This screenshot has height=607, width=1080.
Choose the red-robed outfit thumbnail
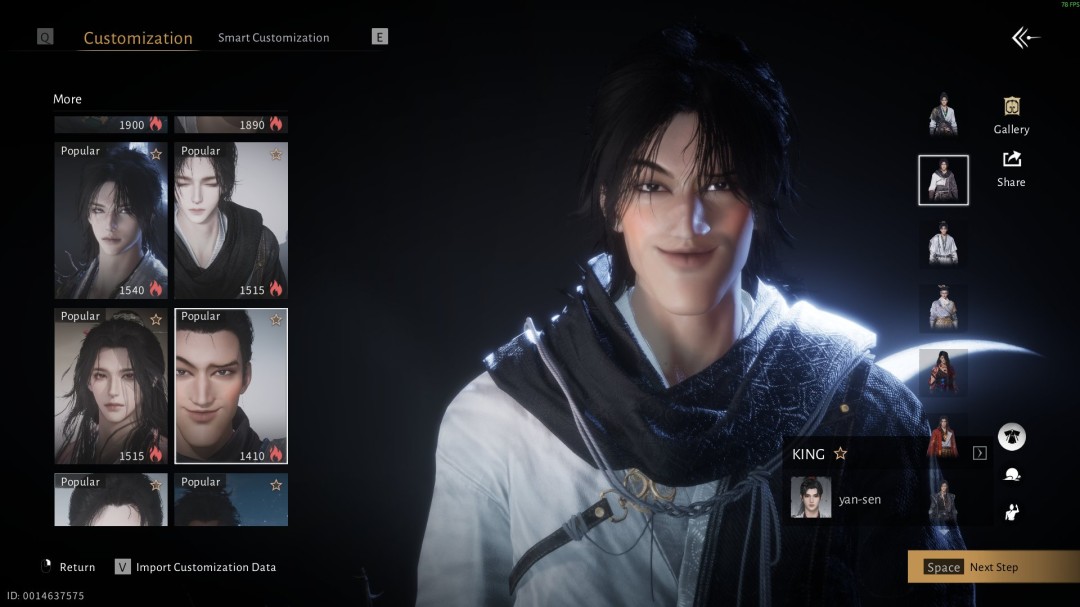click(x=943, y=372)
